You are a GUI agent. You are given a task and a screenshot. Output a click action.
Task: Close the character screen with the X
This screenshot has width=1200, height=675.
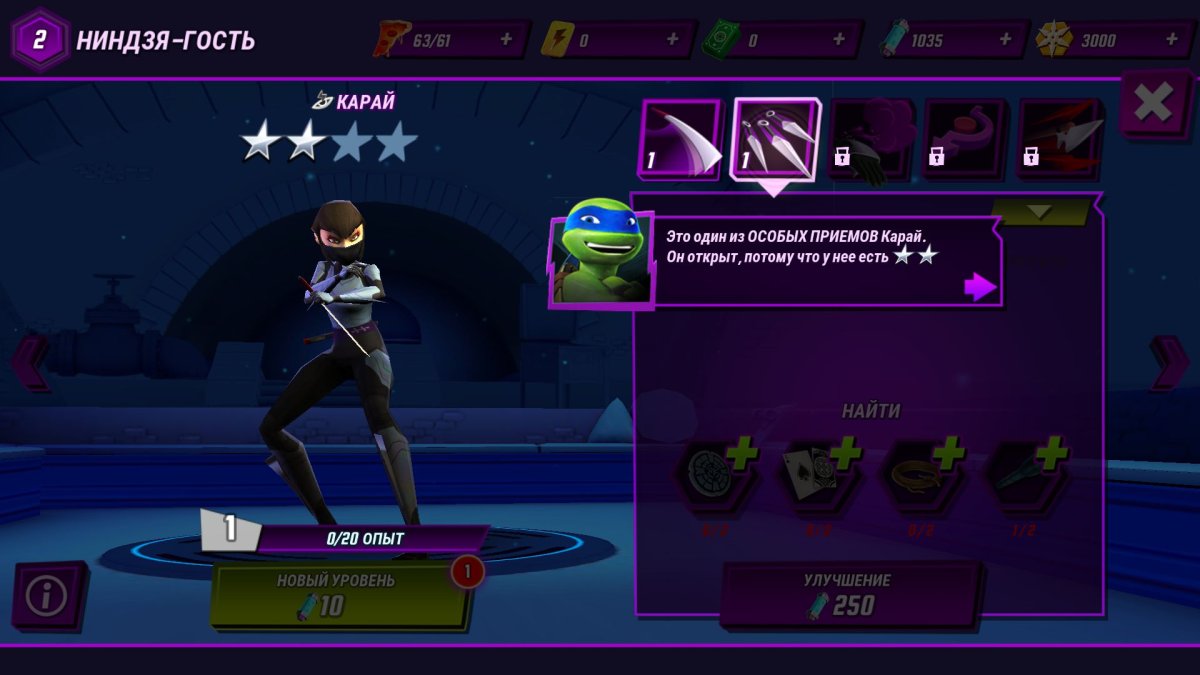1153,103
